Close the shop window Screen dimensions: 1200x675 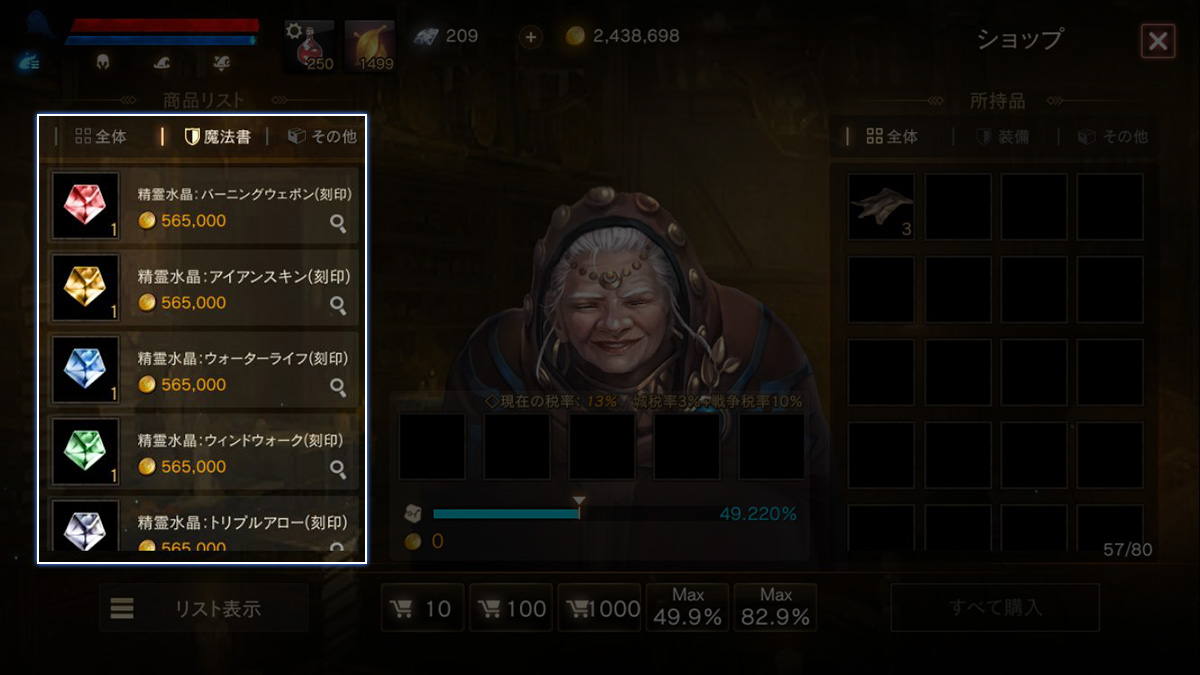(x=1157, y=40)
